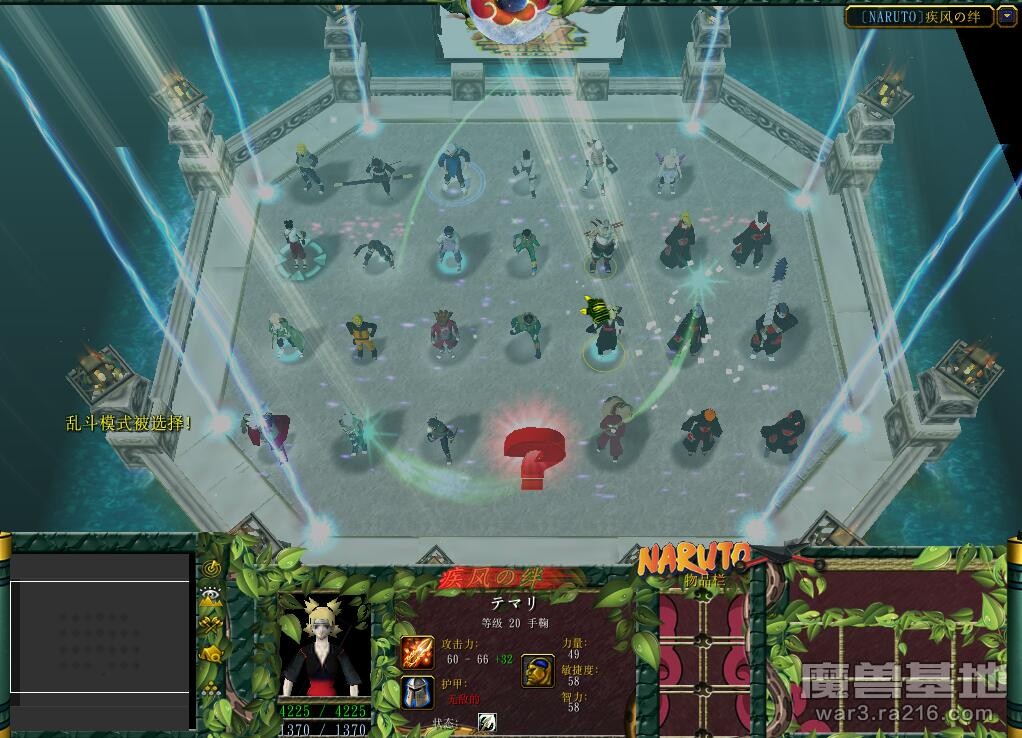1022x738 pixels.
Task: Select the attack damage sword icon
Action: pyautogui.click(x=417, y=652)
